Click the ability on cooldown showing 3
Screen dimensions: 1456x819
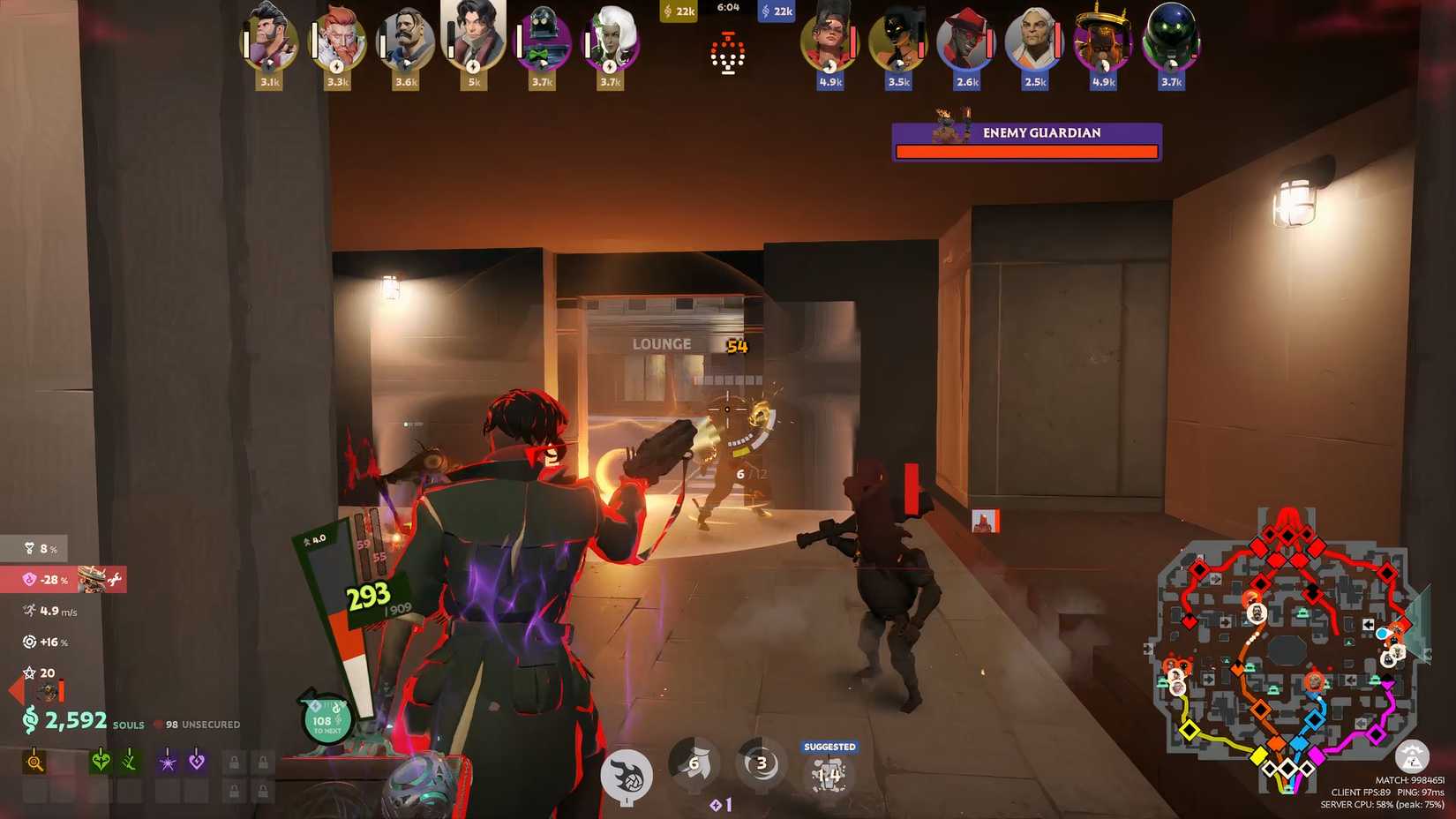(760, 766)
